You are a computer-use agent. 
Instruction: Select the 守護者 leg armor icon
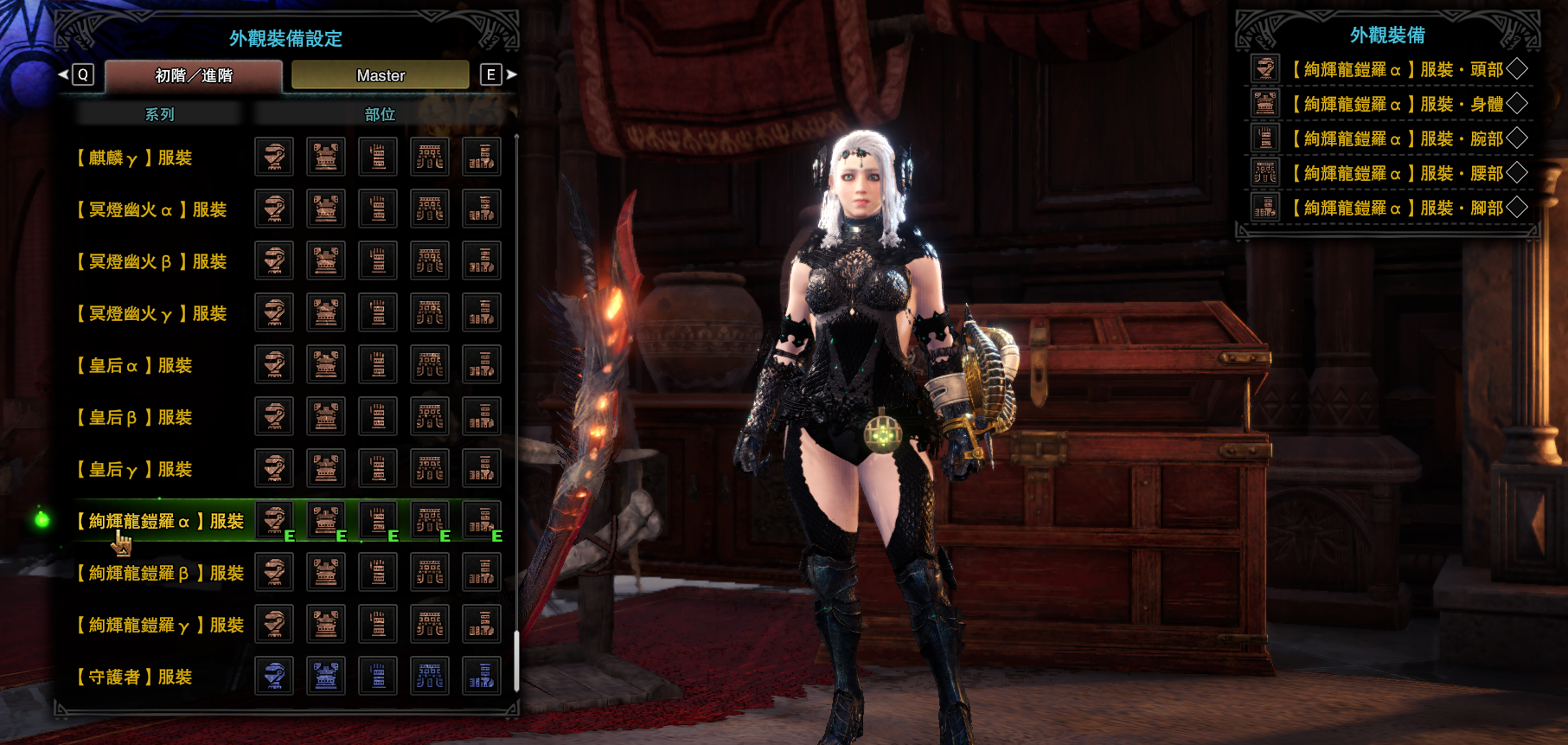(x=482, y=676)
